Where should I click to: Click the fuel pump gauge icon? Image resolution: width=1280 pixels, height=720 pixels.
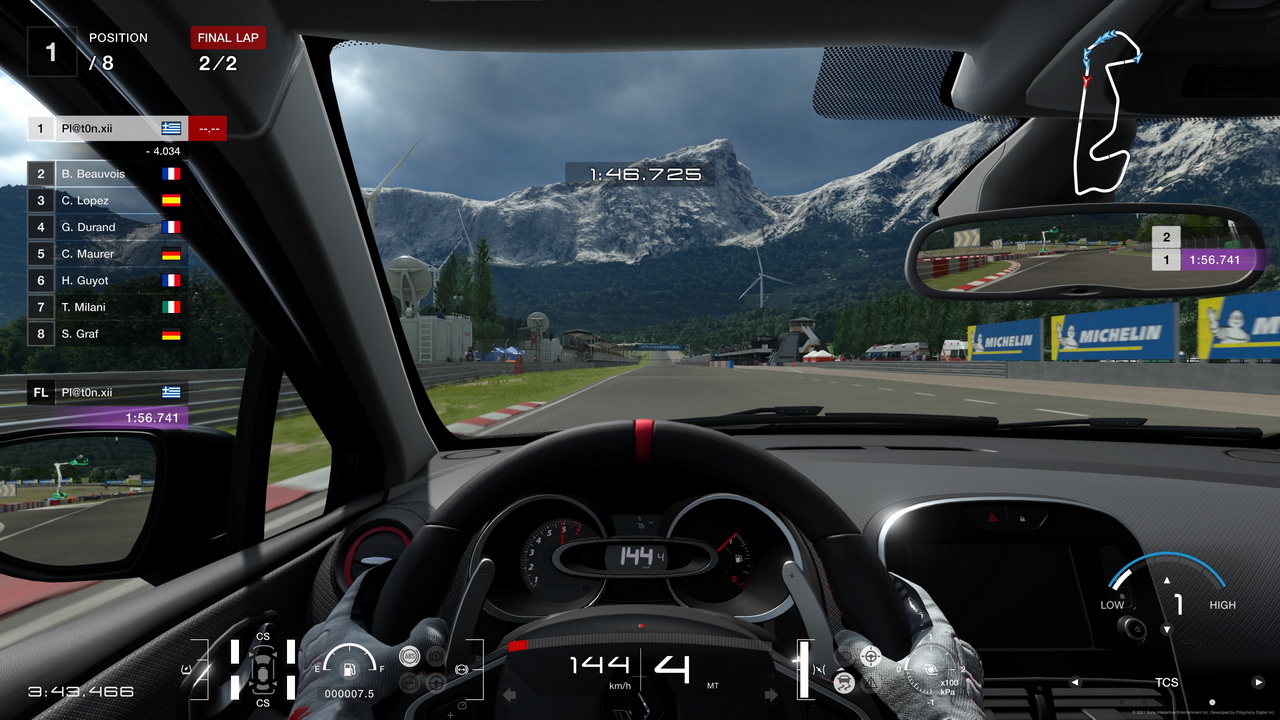coord(350,663)
